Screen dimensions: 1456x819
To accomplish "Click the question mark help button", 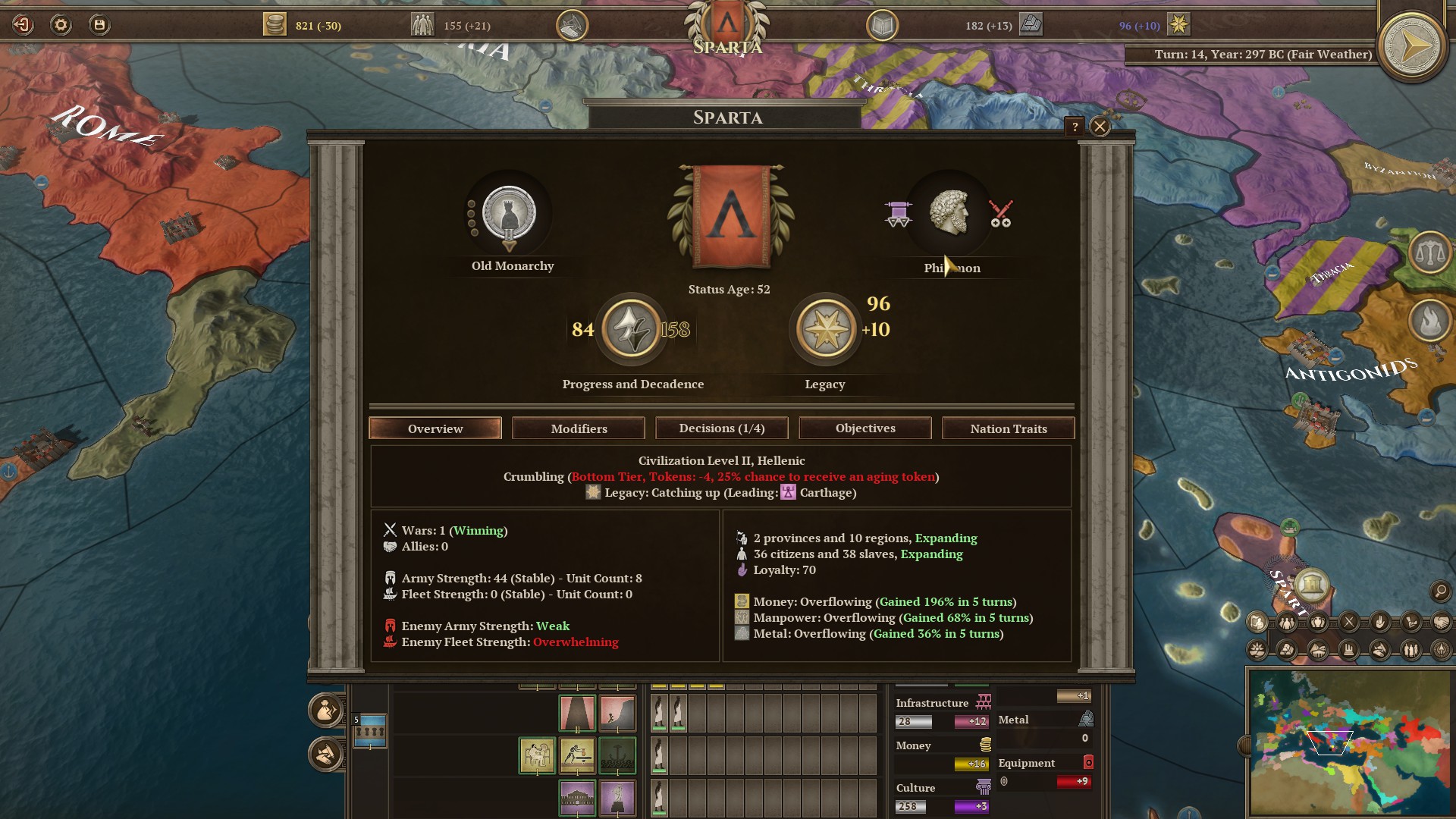I will 1074,126.
